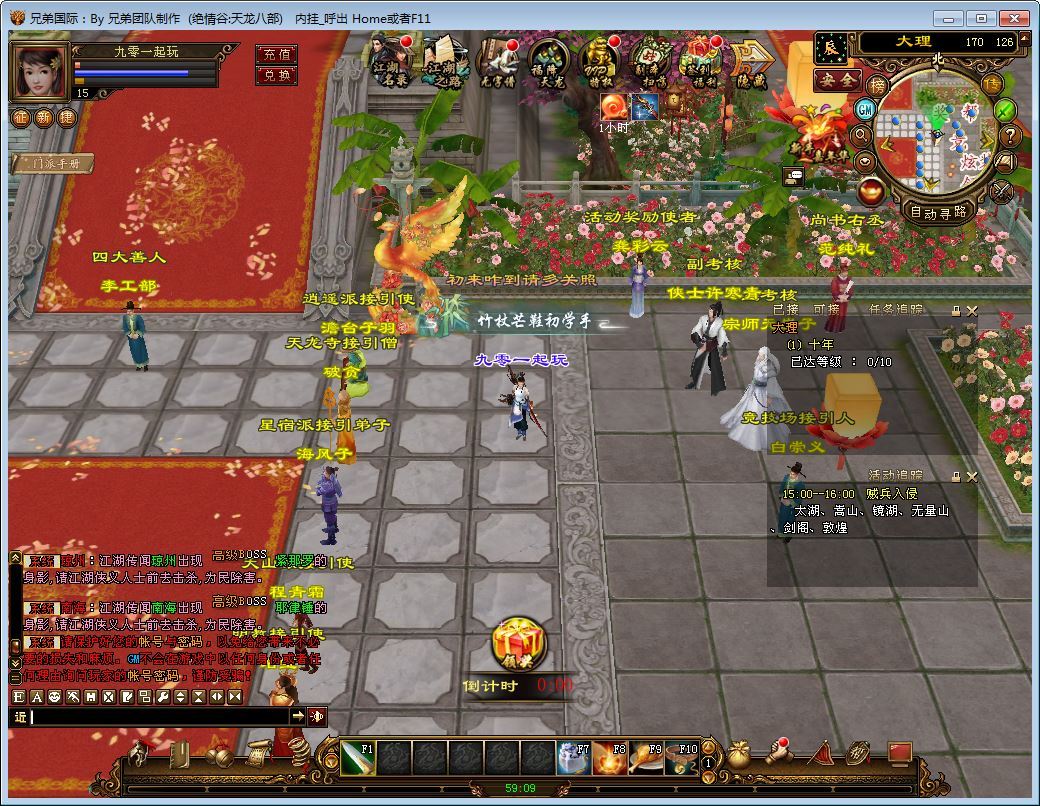This screenshot has height=806, width=1040.
Task: Click the 自动寻路 auto-pathfinding button
Action: pos(938,212)
